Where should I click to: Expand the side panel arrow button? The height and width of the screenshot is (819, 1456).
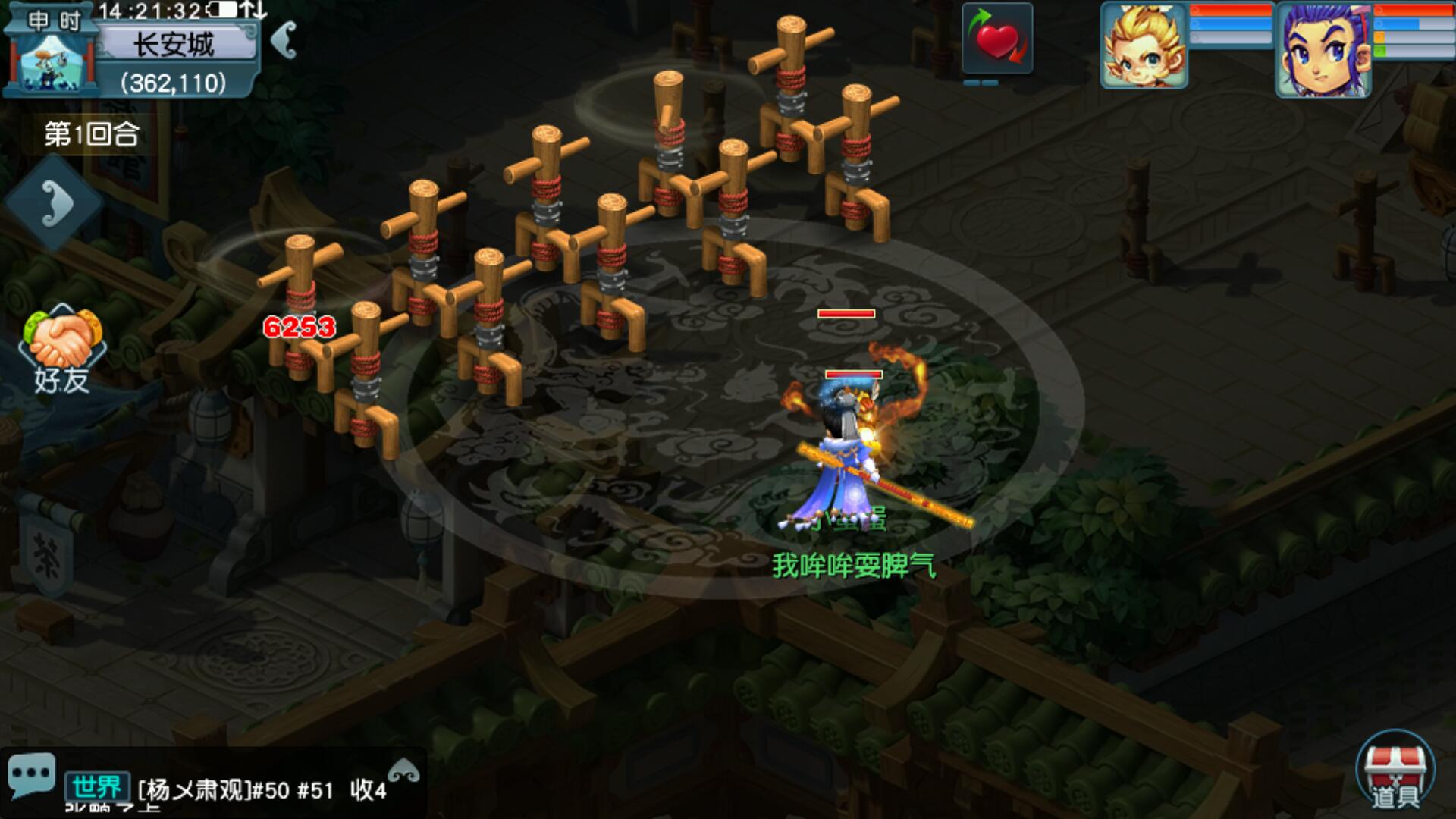(55, 203)
